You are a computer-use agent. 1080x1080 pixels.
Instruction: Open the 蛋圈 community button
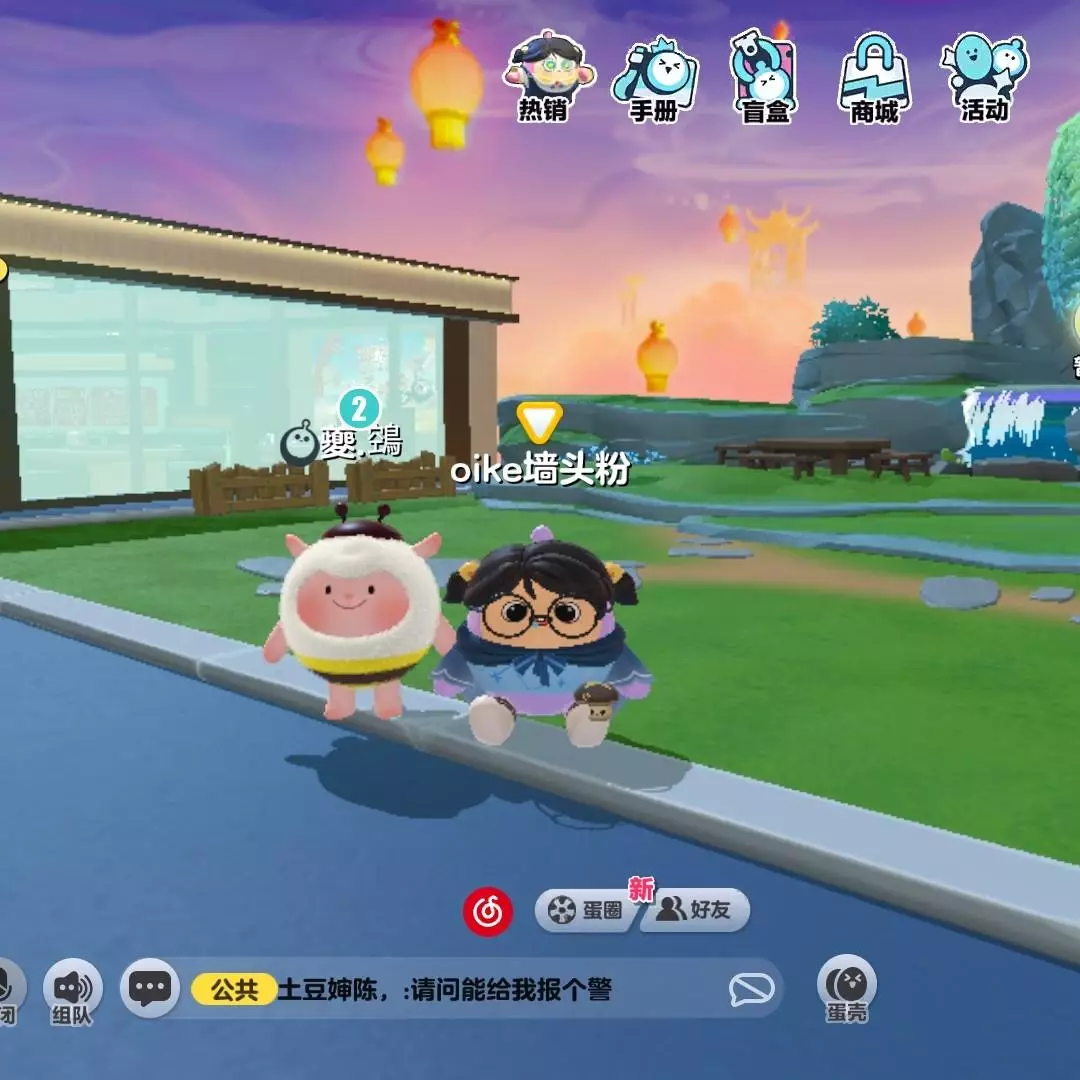pos(587,910)
